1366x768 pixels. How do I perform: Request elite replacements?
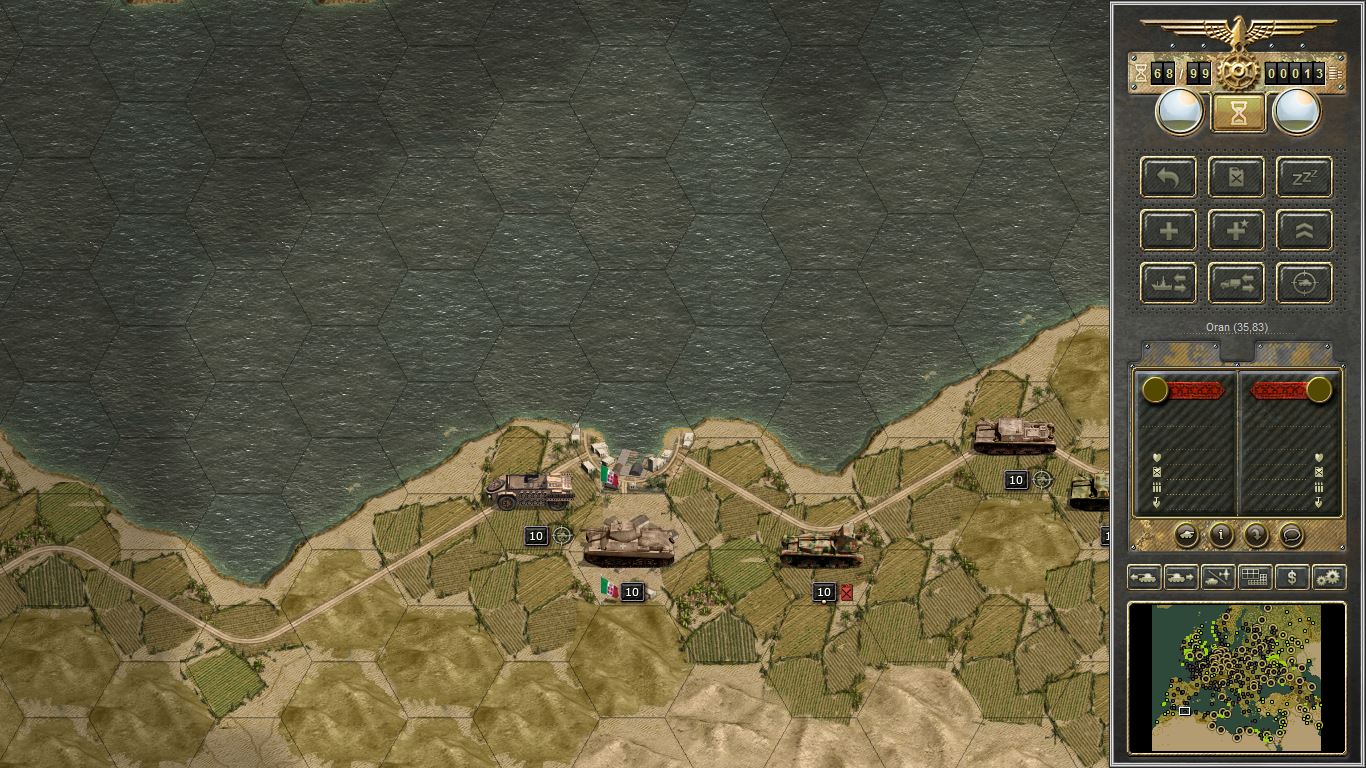[1236, 230]
